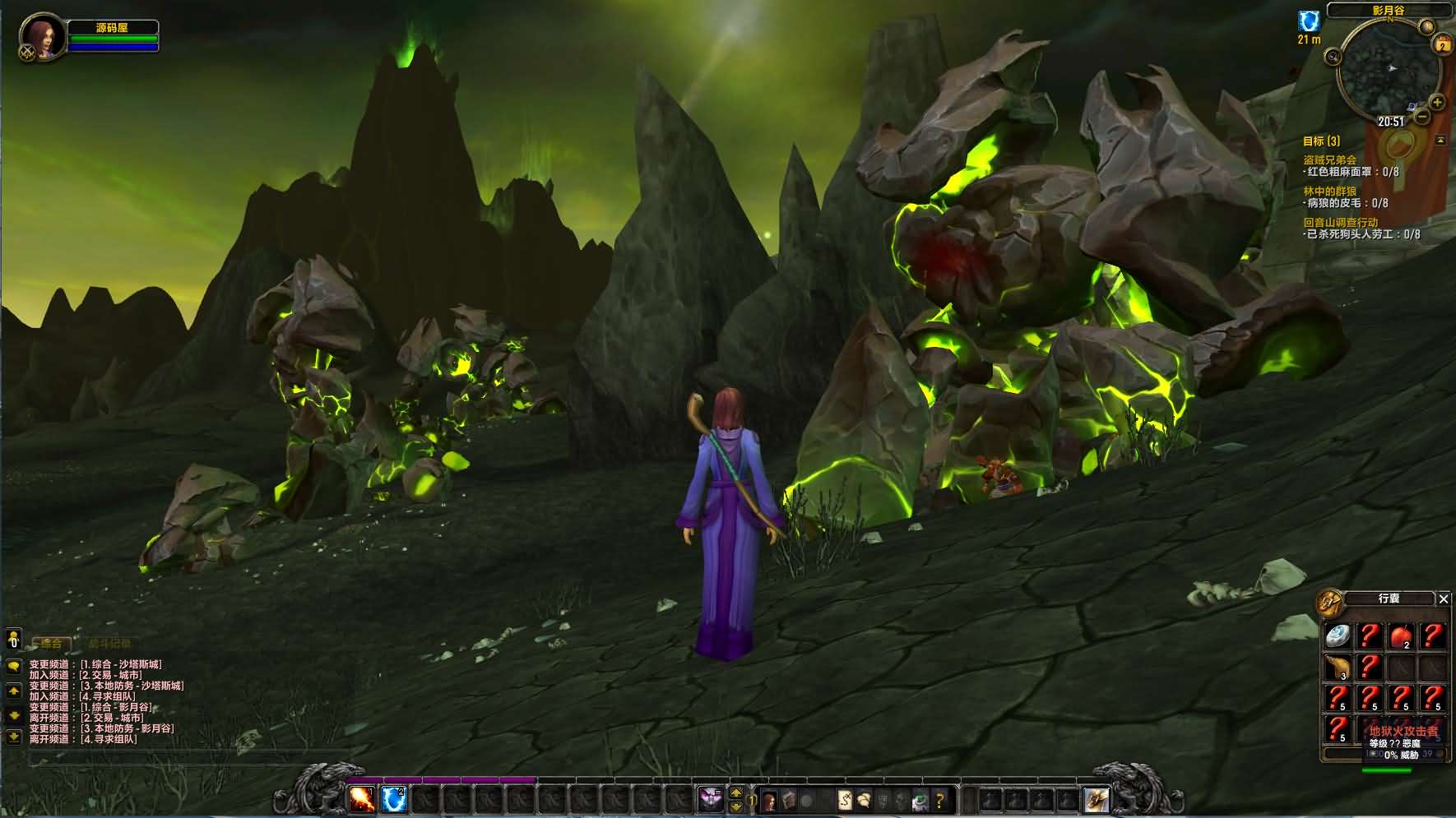Select the 盗贼兄弟会 quest in the tracker

coord(1329,160)
